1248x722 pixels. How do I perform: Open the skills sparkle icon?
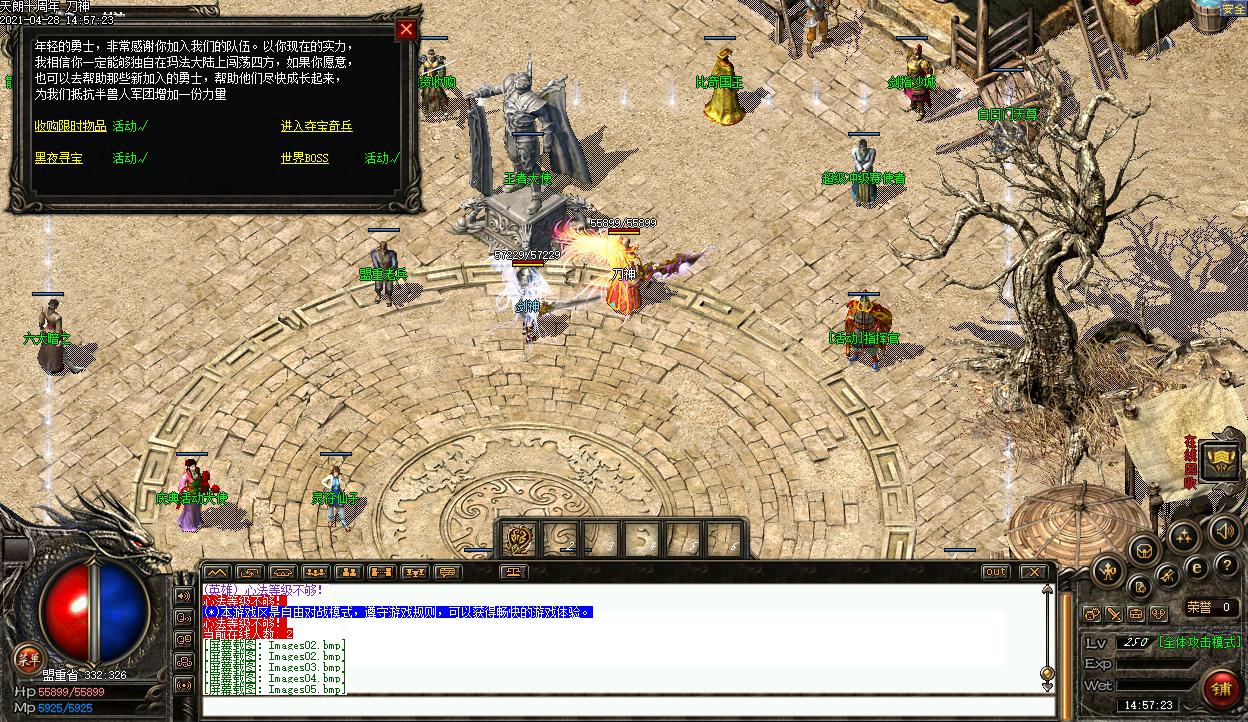point(1184,536)
